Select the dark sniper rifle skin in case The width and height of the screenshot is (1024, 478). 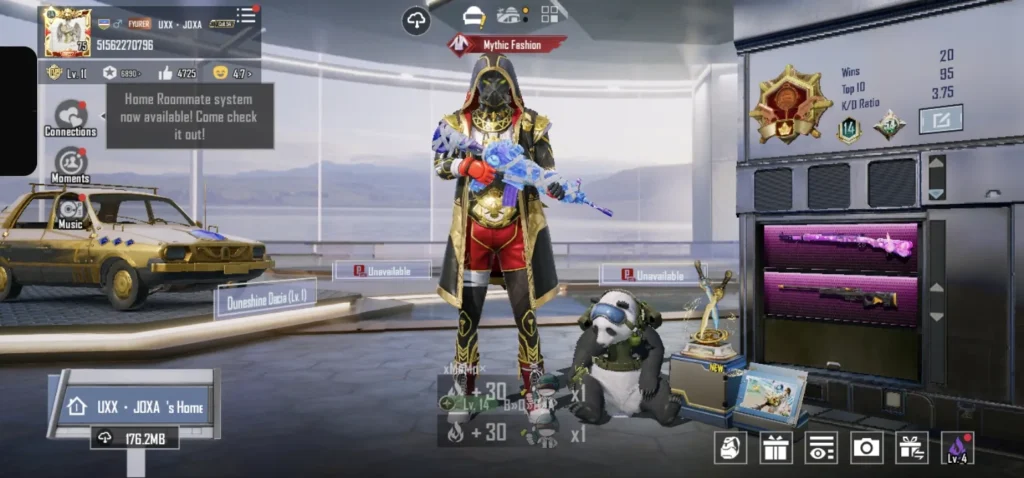[840, 296]
